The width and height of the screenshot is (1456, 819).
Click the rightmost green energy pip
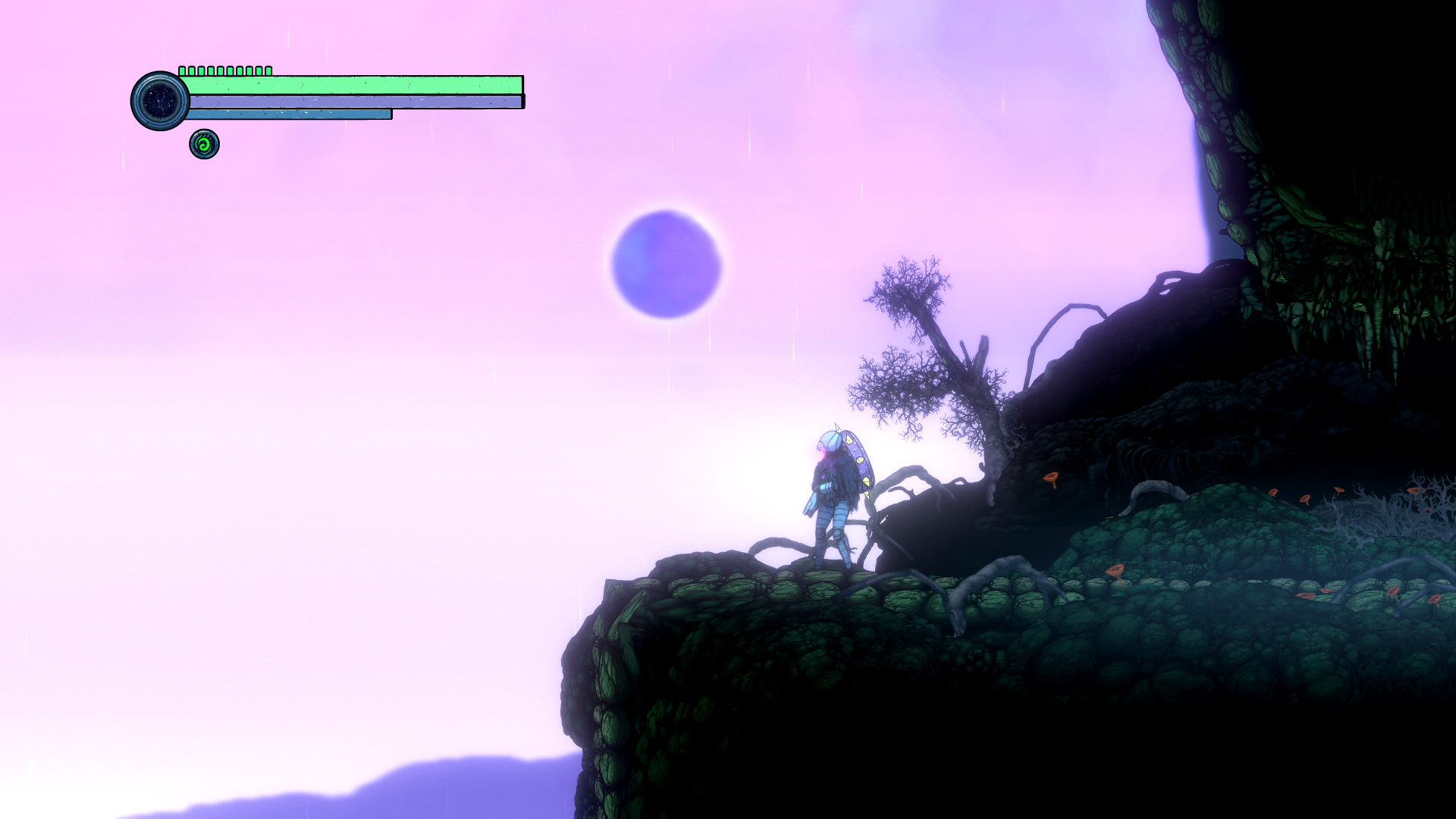[268, 71]
